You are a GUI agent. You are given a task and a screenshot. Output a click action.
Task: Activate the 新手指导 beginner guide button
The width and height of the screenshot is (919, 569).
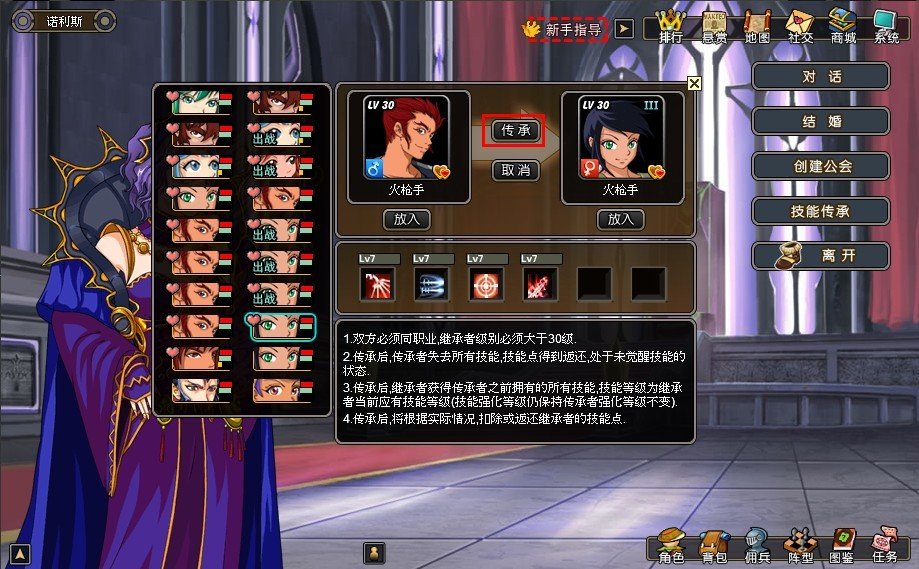(x=567, y=30)
